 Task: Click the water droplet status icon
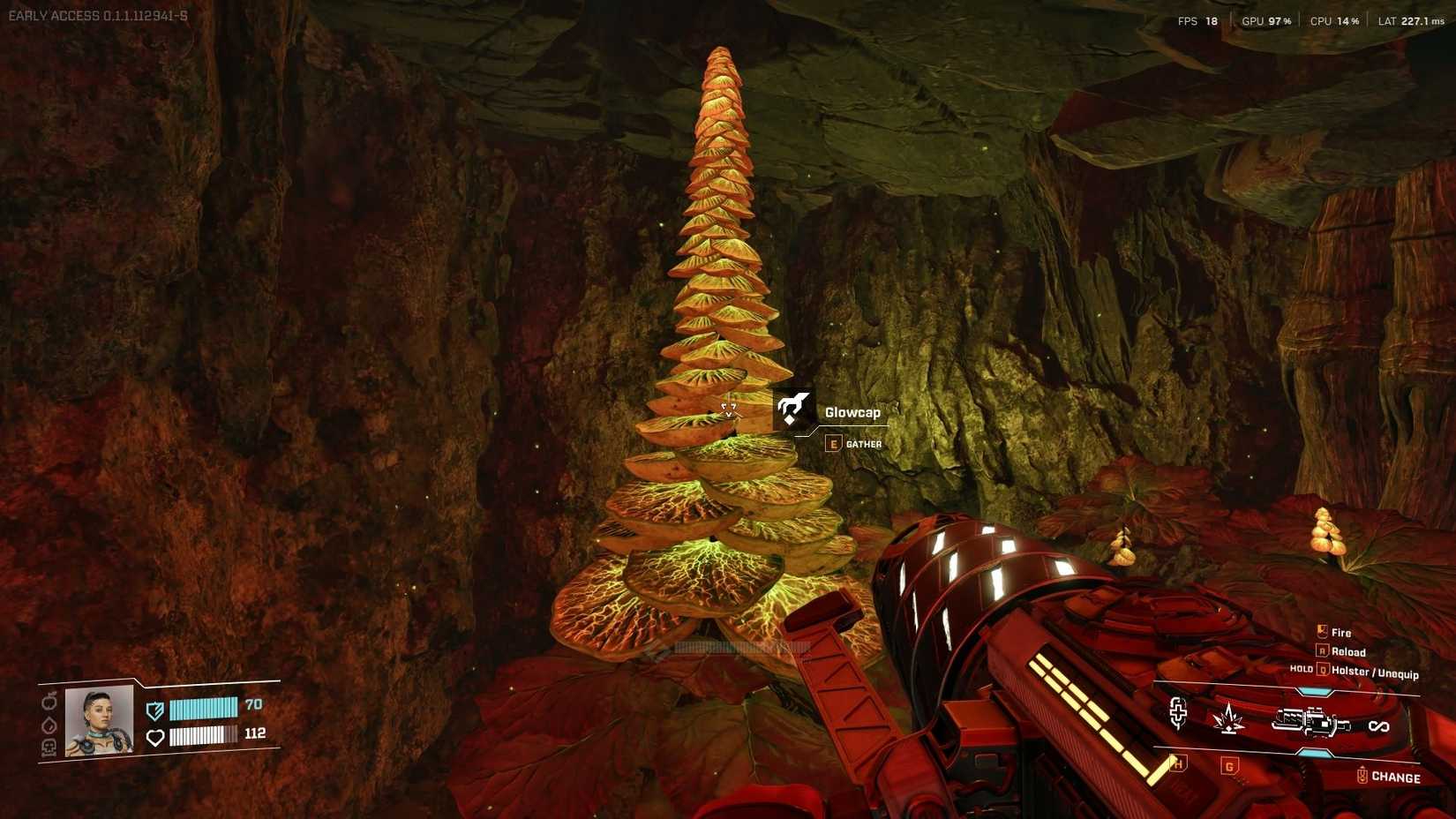49,725
